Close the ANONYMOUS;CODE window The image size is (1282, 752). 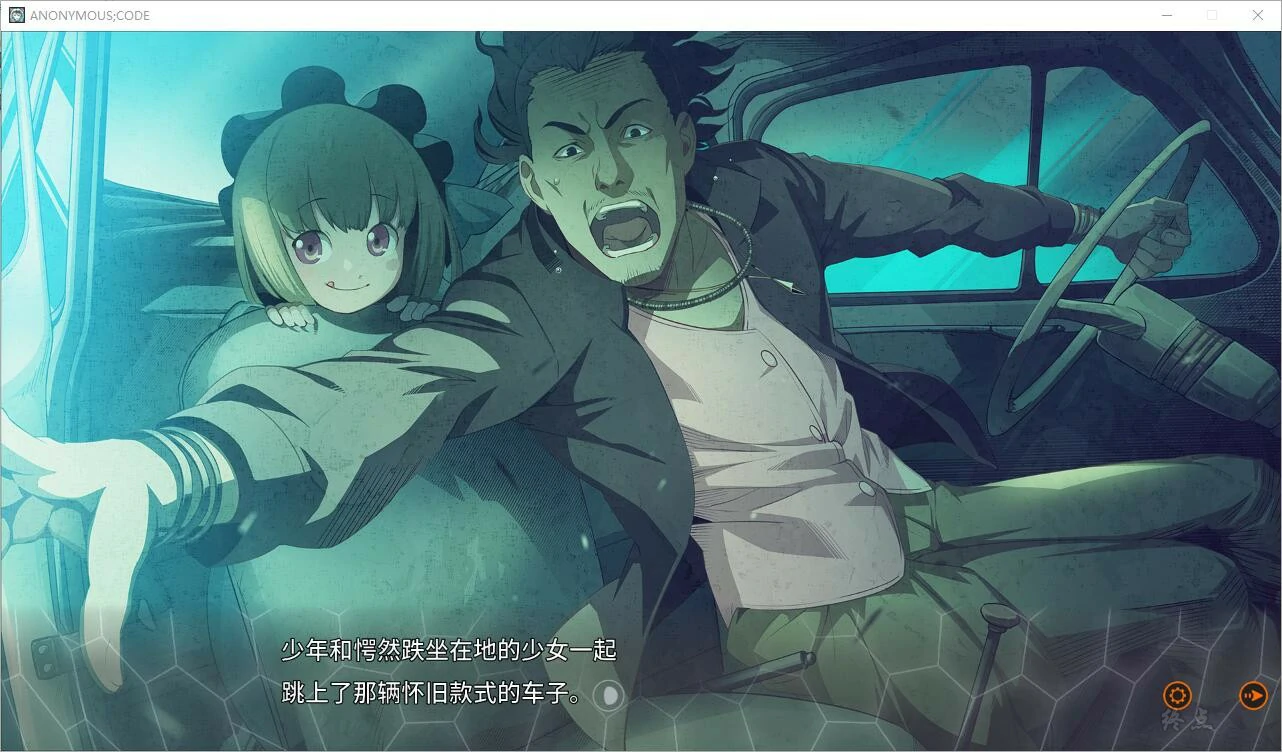click(x=1258, y=15)
